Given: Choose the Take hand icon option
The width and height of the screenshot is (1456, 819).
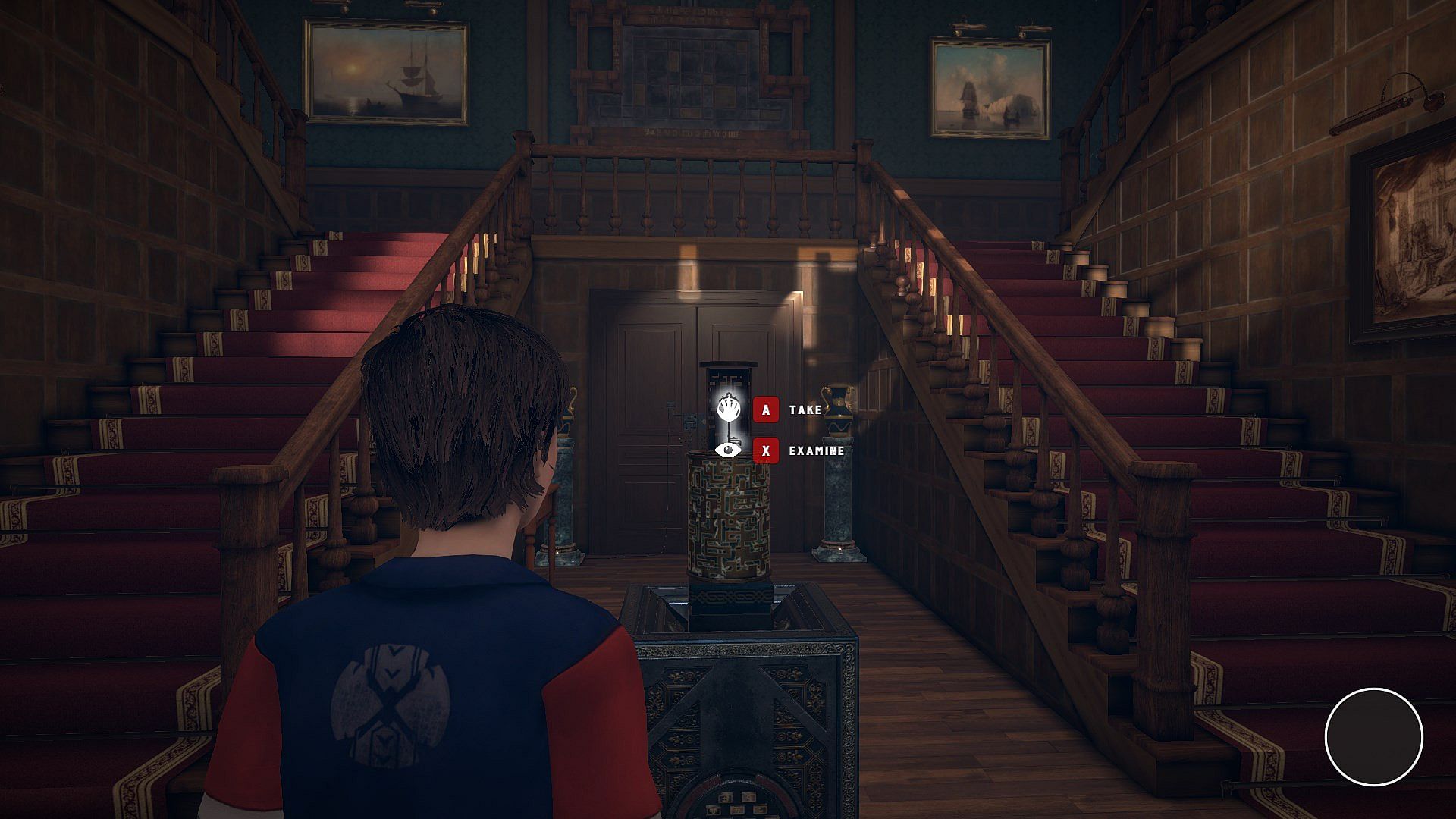Looking at the screenshot, I should 728,409.
